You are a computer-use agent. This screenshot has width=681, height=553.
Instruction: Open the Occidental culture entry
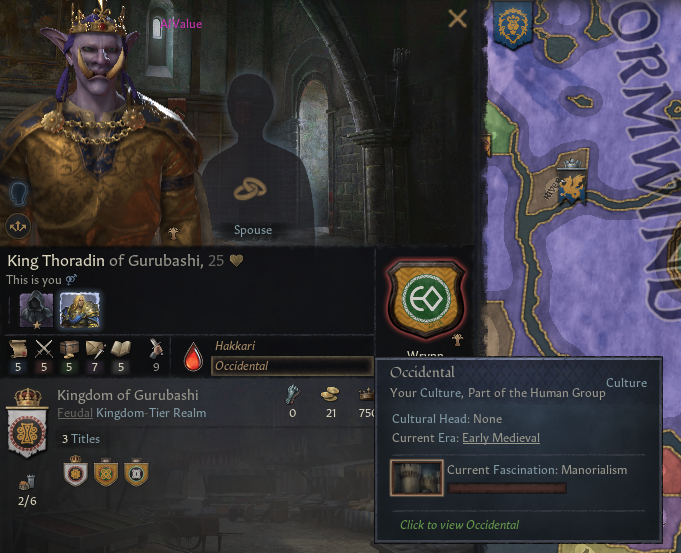click(291, 366)
